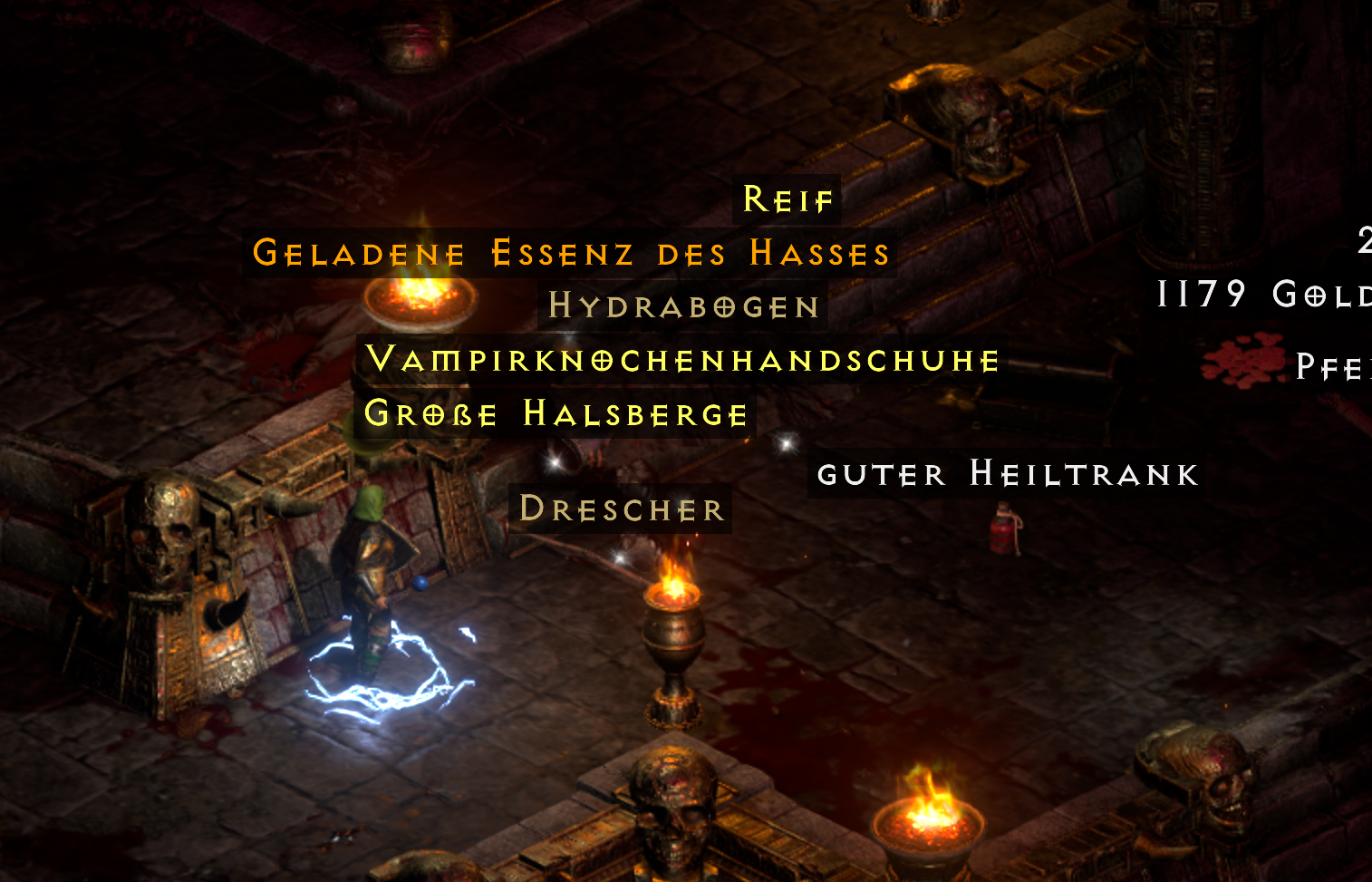Viewport: 1372px width, 882px height.
Task: Click the red healing potion on the ground
Action: pos(1002,533)
